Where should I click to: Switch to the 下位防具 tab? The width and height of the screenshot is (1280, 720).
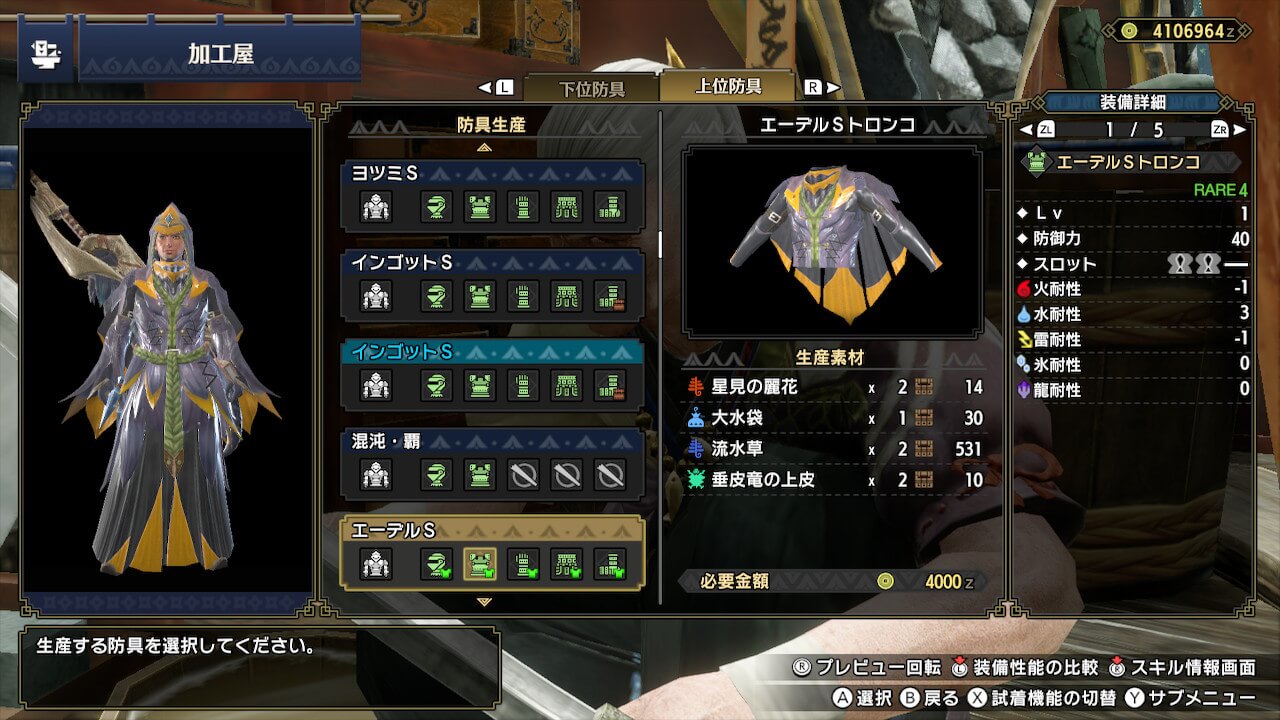(590, 88)
